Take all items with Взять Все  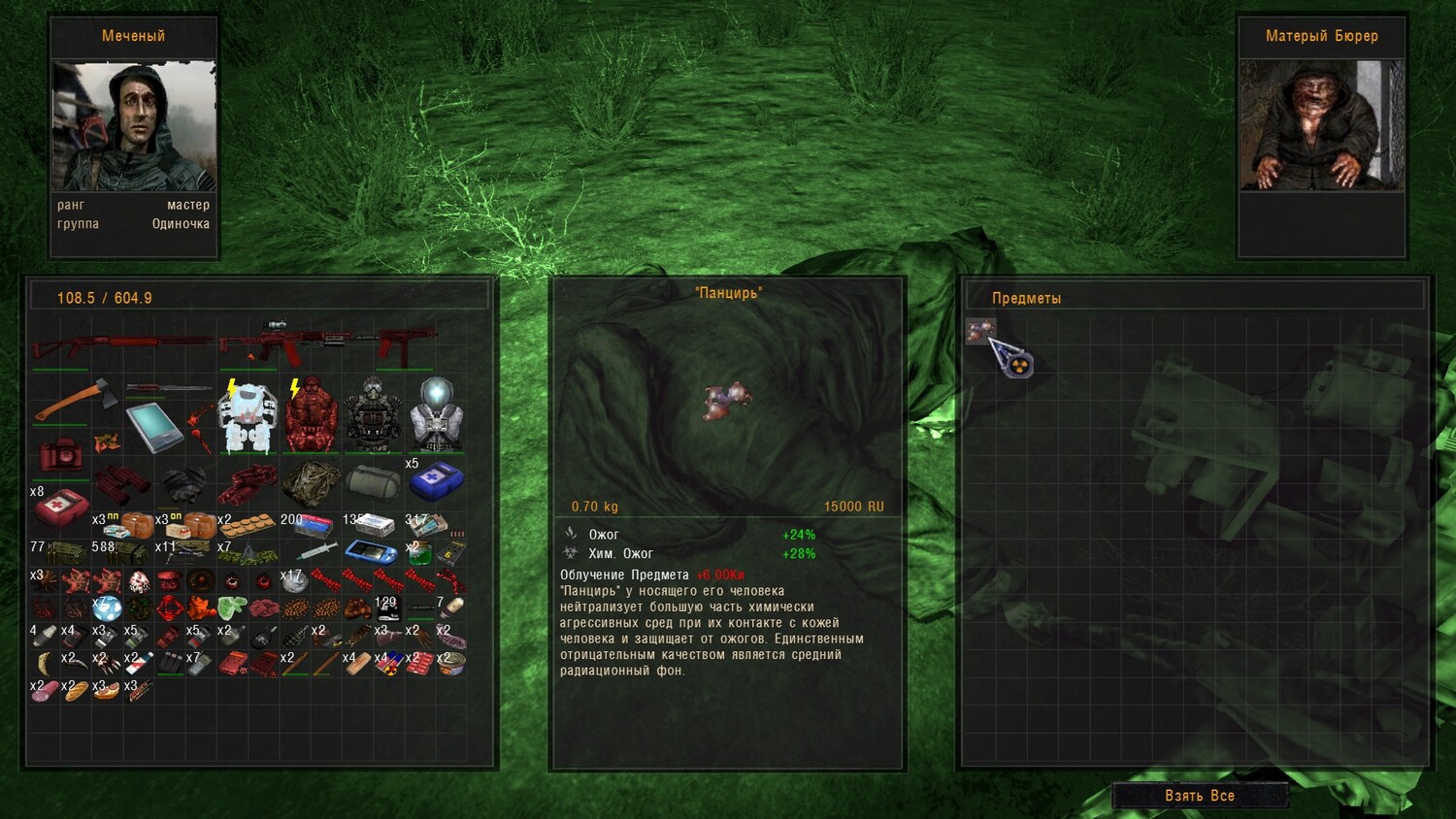1200,796
